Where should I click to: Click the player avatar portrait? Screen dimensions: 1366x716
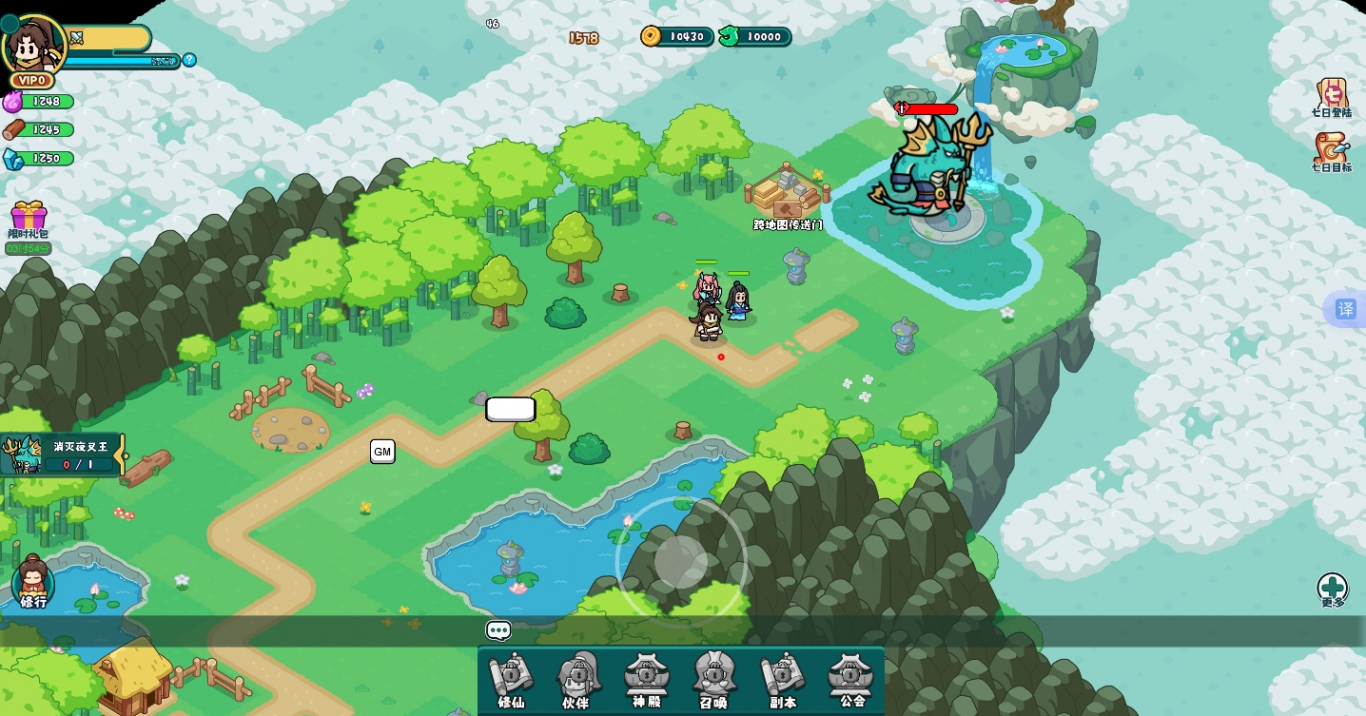(33, 44)
